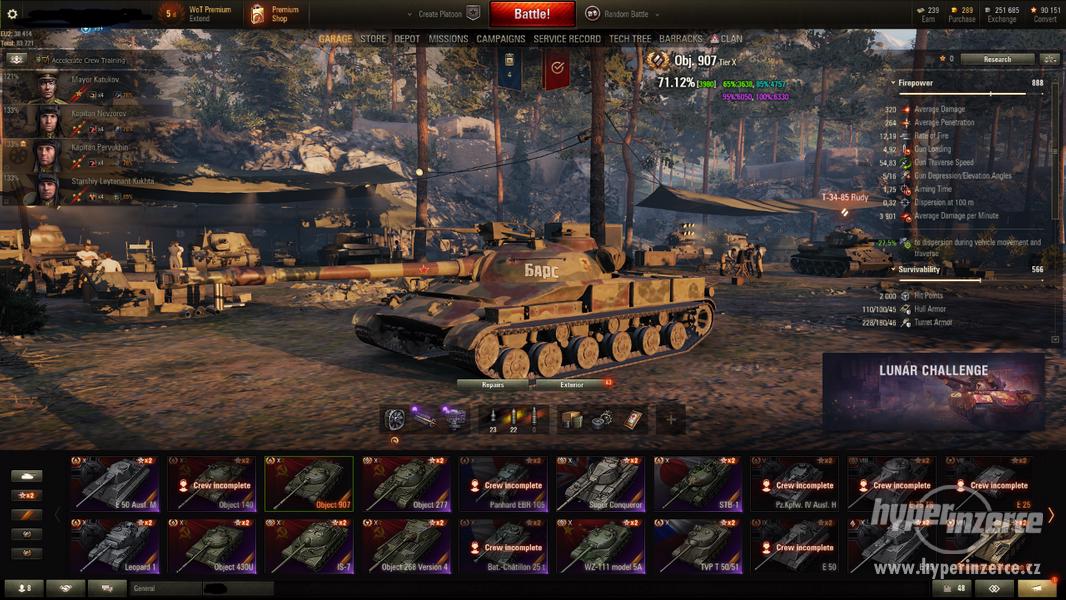Screen dimensions: 1066x600
Task: Open the Store tab
Action: point(373,39)
